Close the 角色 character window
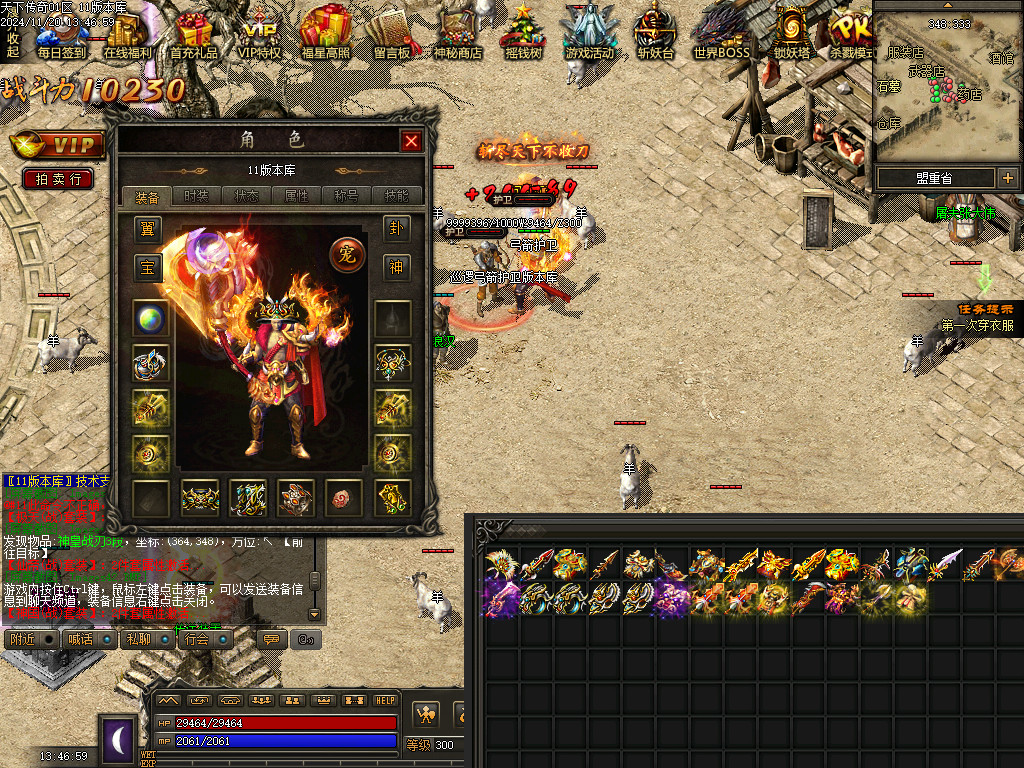The height and width of the screenshot is (768, 1024). (411, 141)
